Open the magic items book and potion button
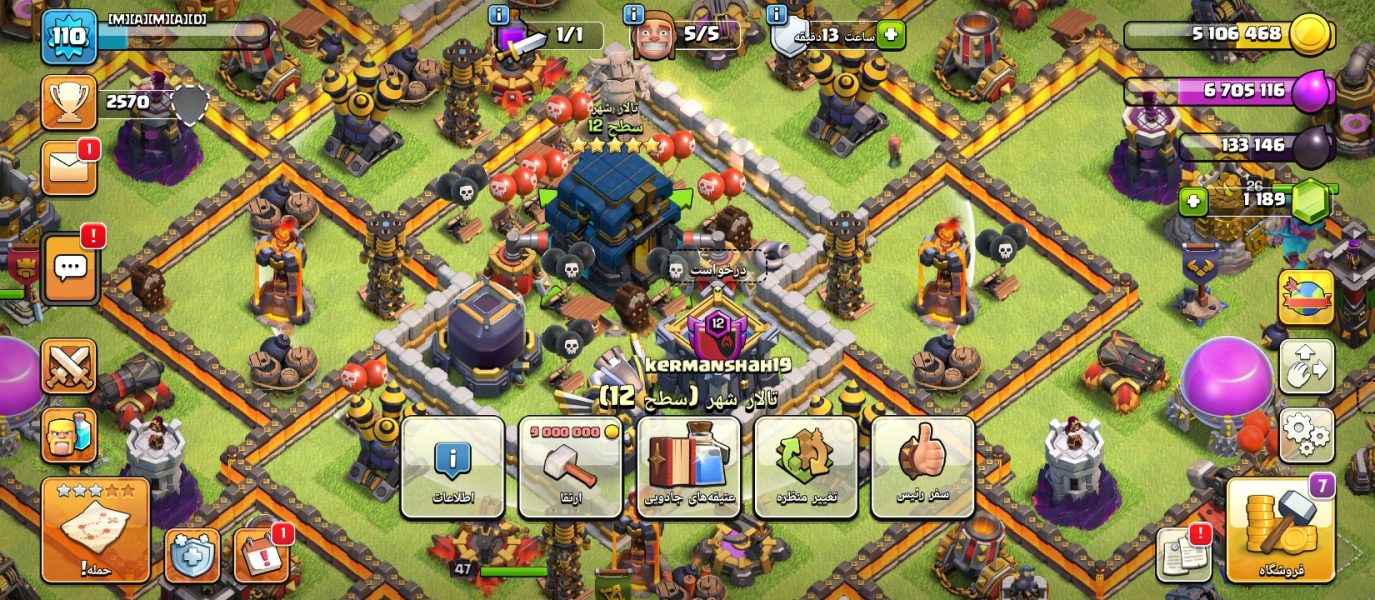This screenshot has width=1375, height=600. tap(688, 467)
